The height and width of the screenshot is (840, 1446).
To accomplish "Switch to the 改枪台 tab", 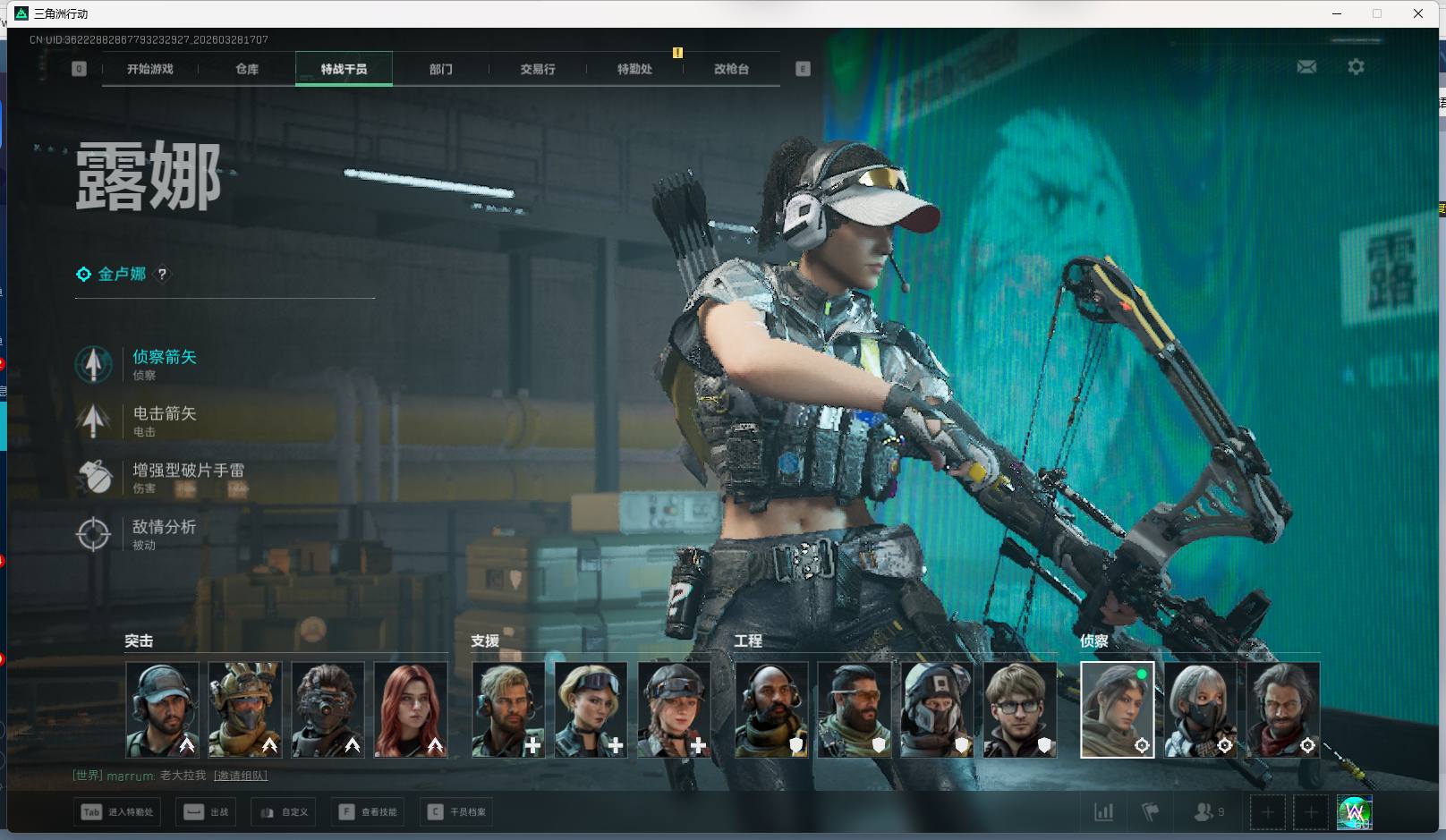I will tap(731, 69).
